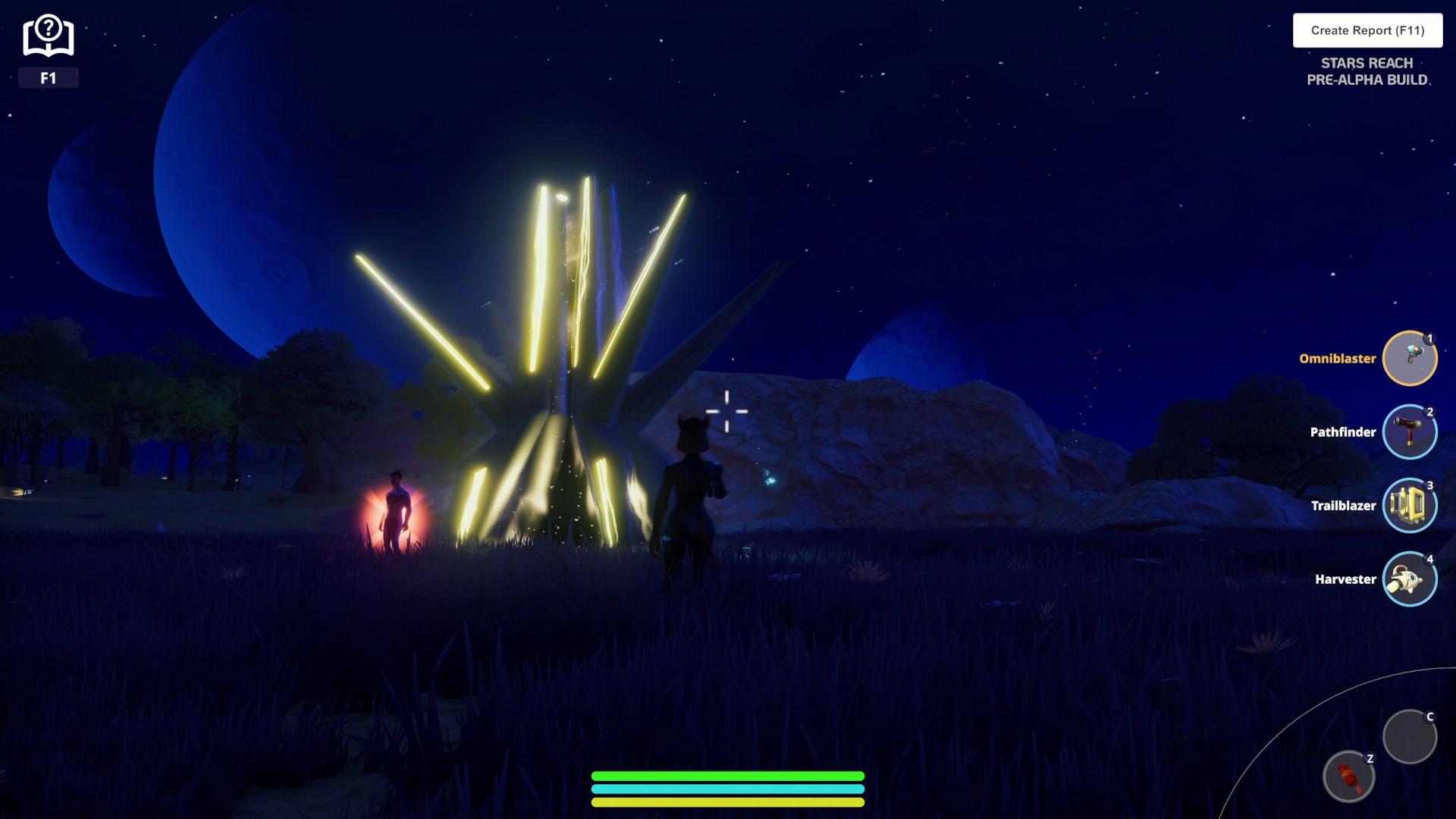1456x819 pixels.
Task: Use the red item in the Z slot
Action: pyautogui.click(x=1348, y=777)
